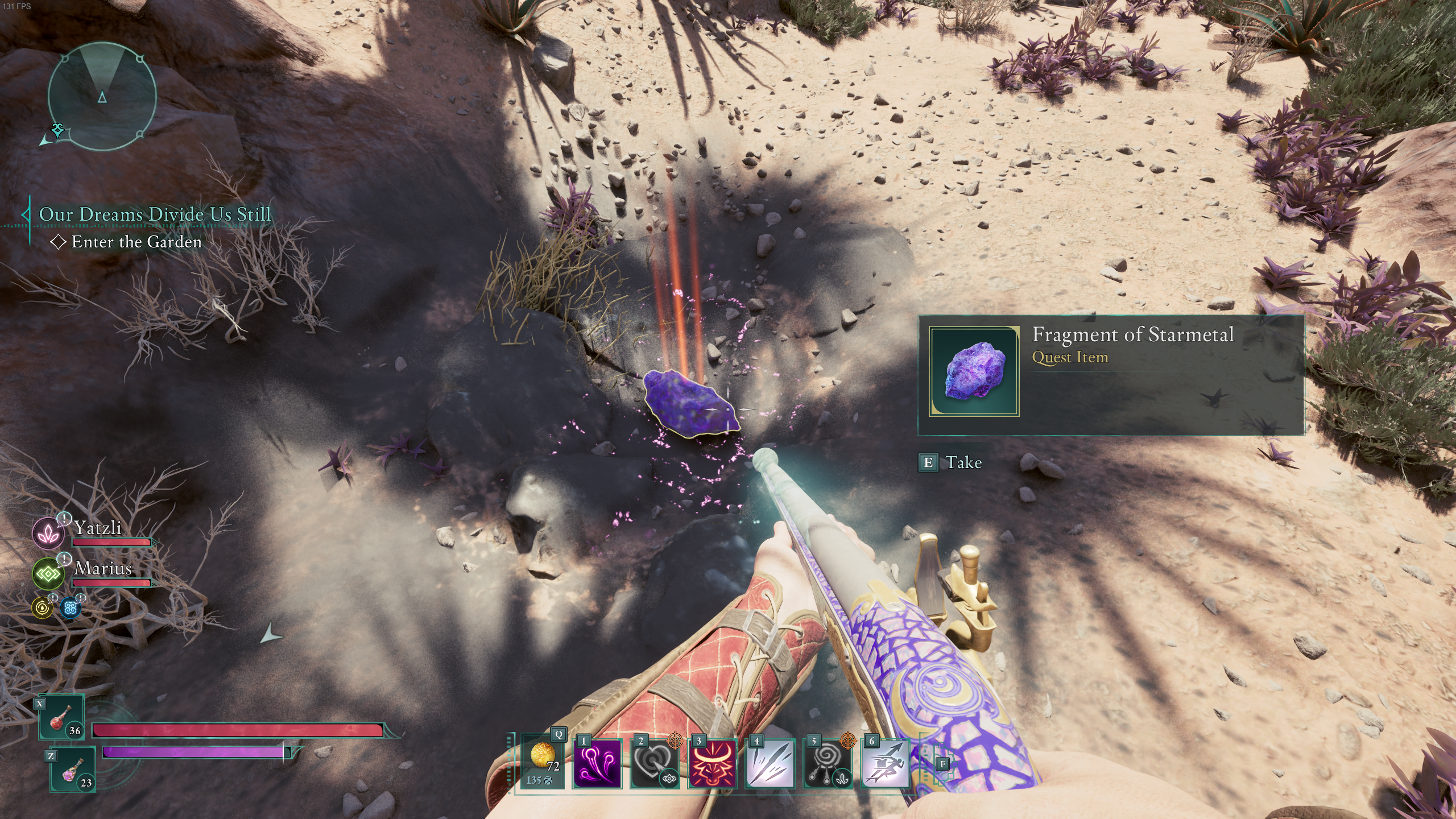Select the golden orb throwable slot

(542, 762)
